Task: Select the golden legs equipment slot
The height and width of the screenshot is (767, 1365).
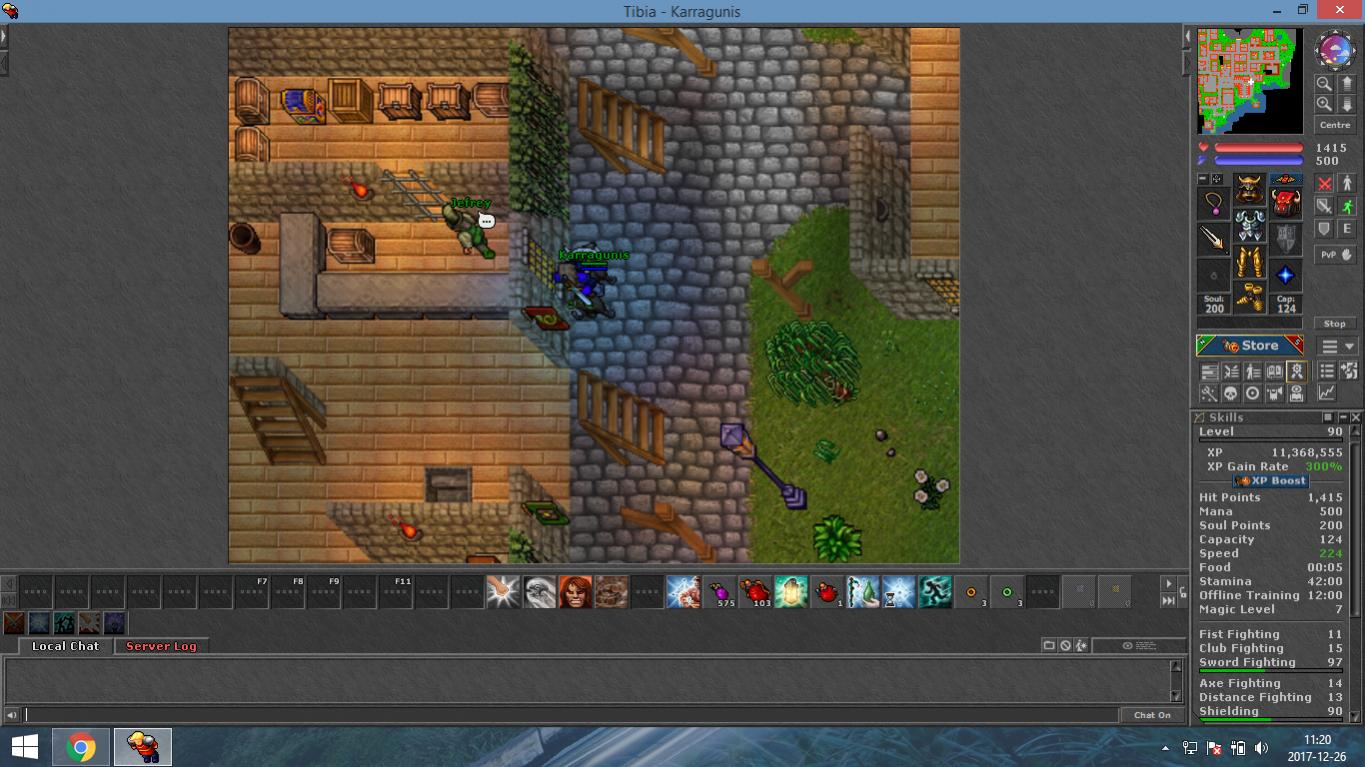Action: tap(1249, 262)
